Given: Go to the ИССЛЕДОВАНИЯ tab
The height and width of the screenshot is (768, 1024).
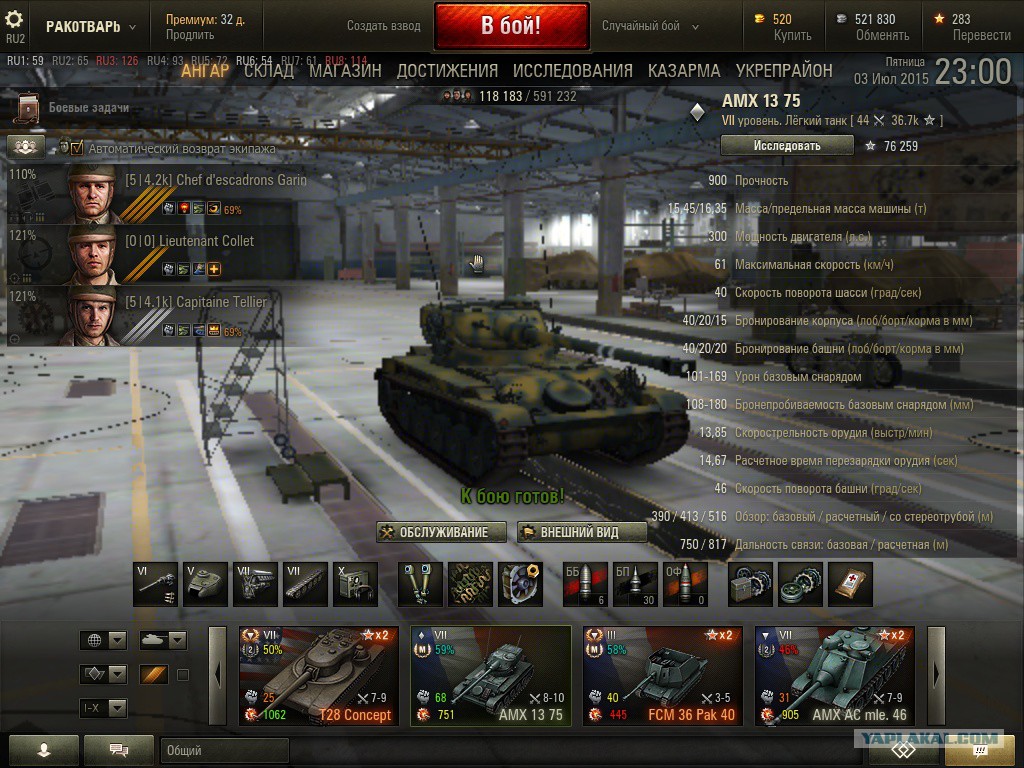Looking at the screenshot, I should point(572,71).
